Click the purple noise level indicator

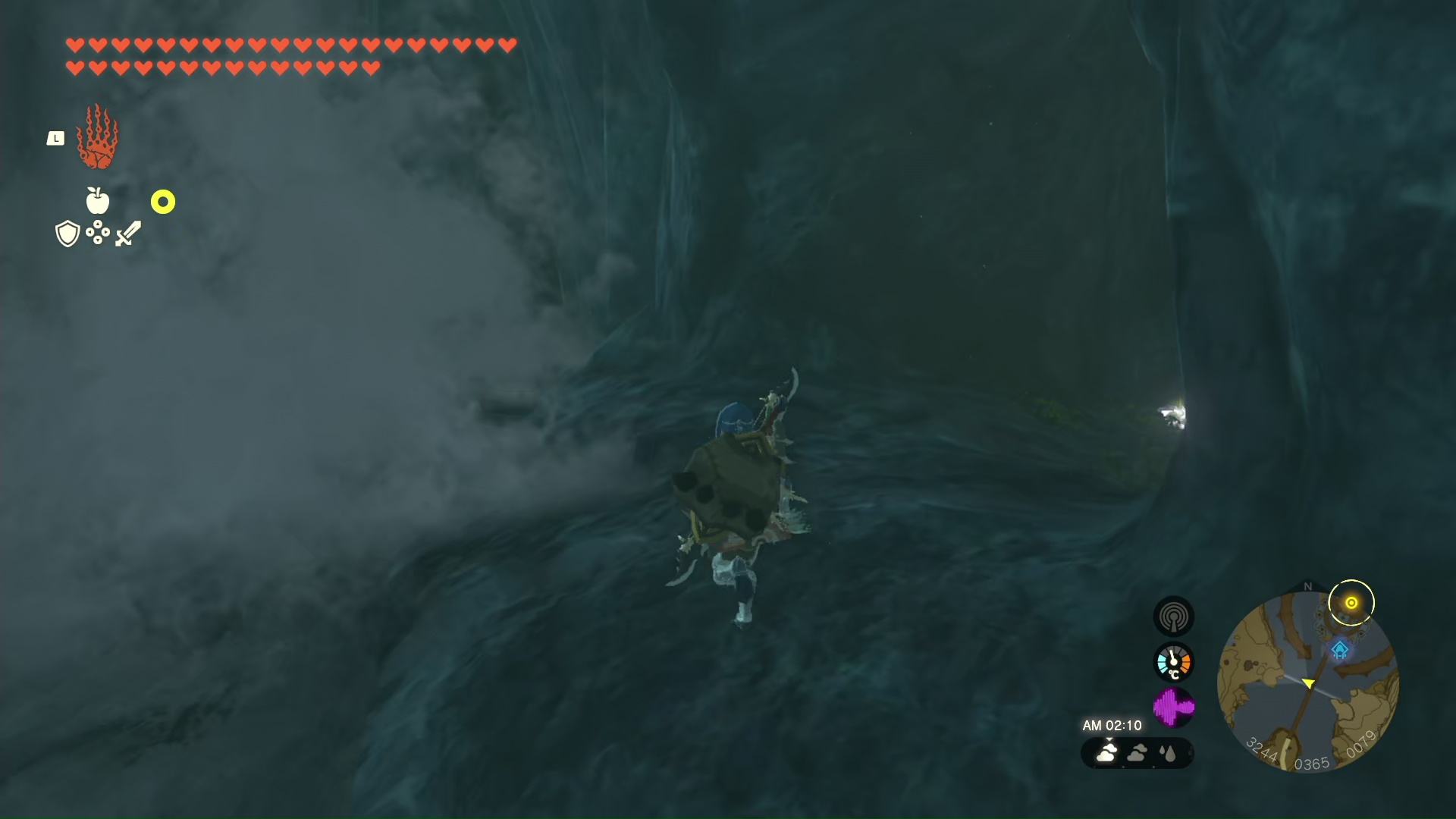(1173, 708)
